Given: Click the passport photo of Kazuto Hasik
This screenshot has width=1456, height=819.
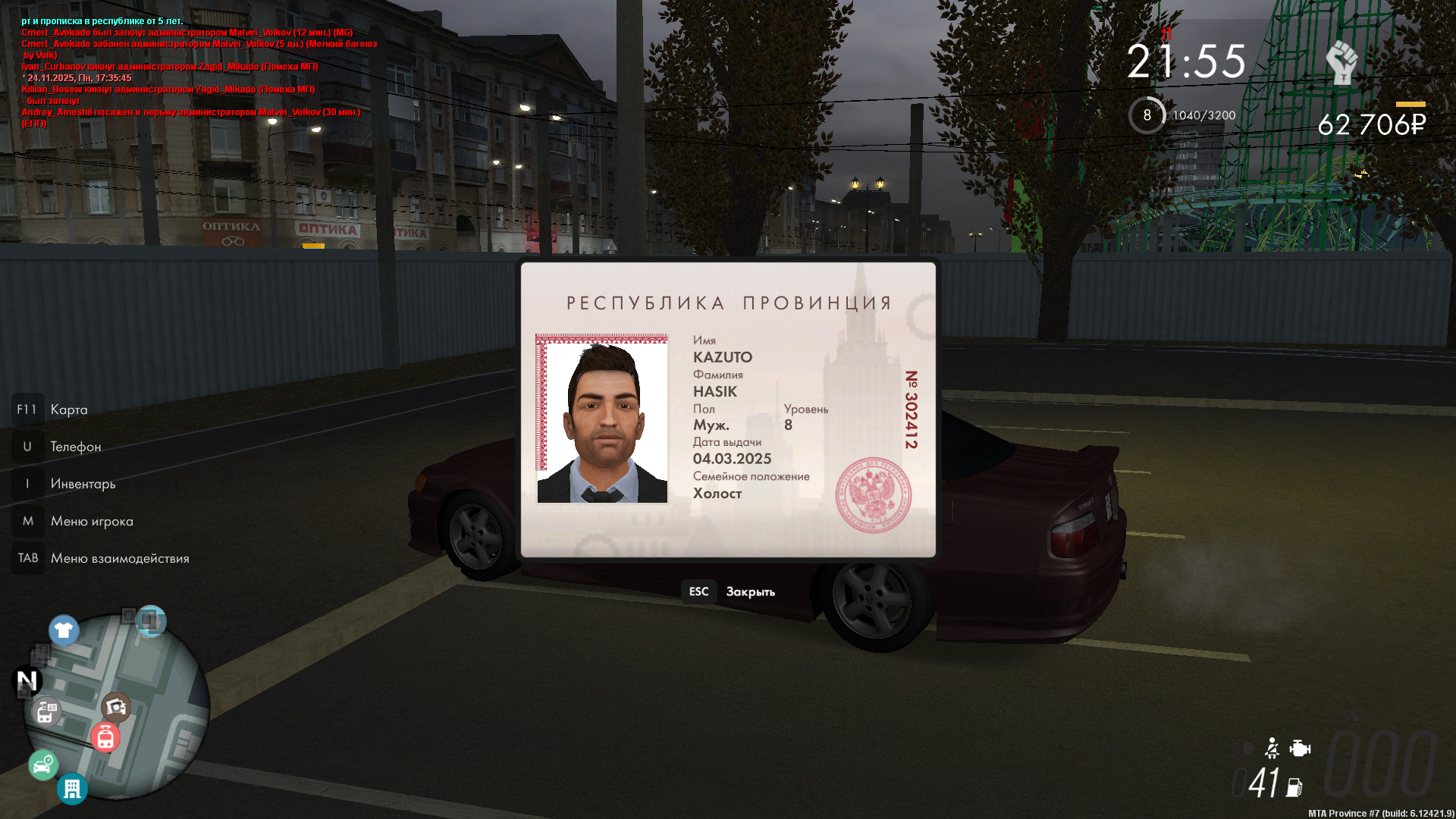Looking at the screenshot, I should pos(602,419).
